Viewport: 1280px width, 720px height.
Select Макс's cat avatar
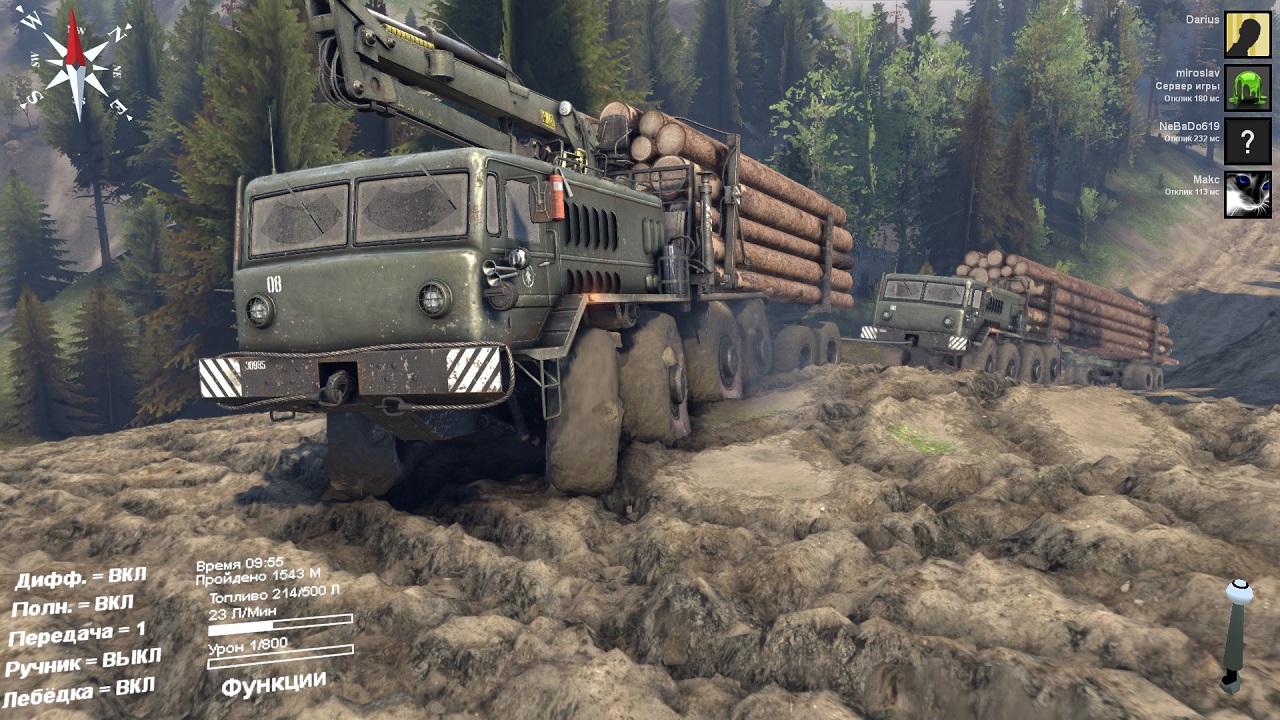point(1248,194)
